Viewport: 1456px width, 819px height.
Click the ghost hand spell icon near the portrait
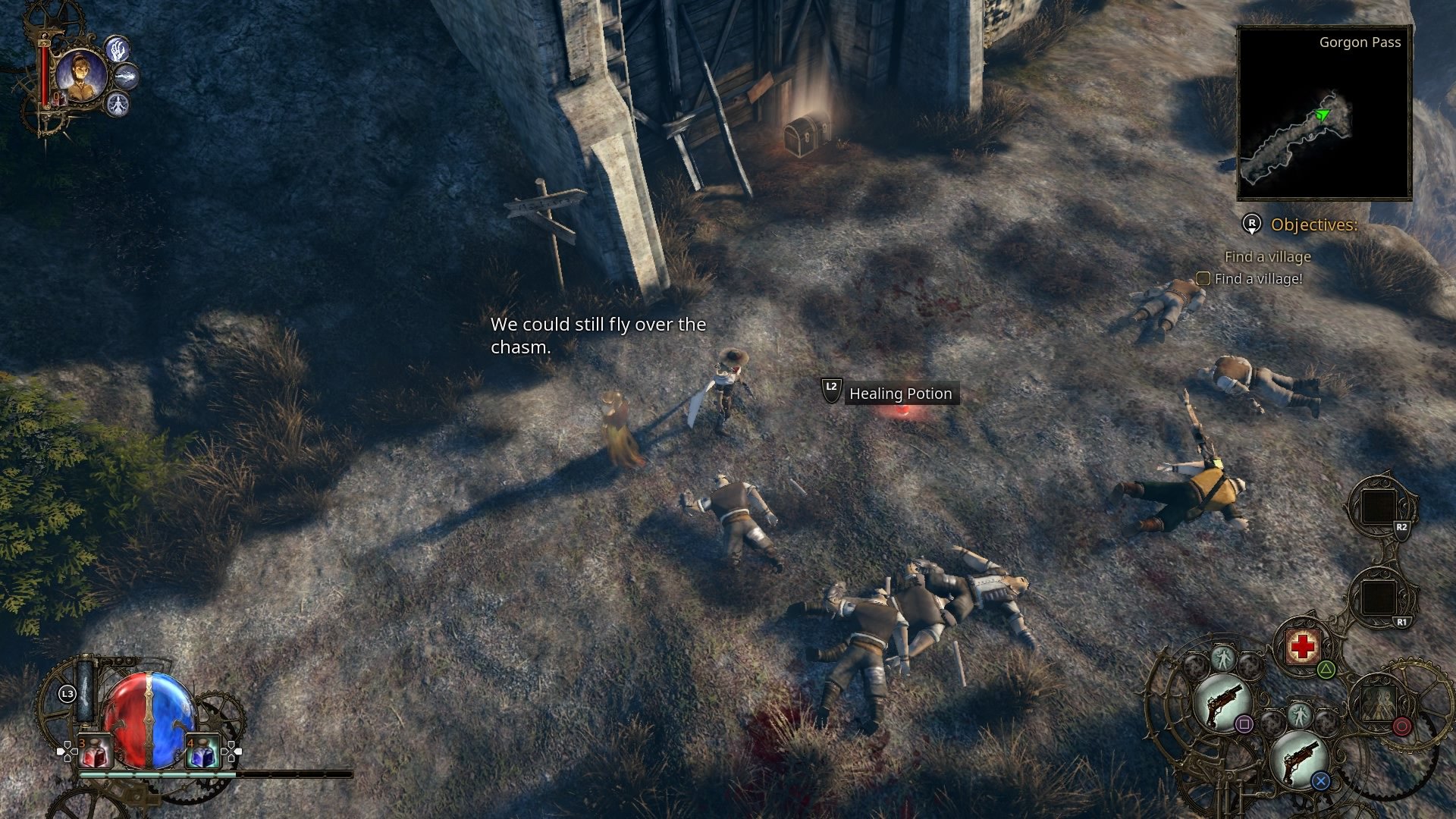tap(118, 50)
